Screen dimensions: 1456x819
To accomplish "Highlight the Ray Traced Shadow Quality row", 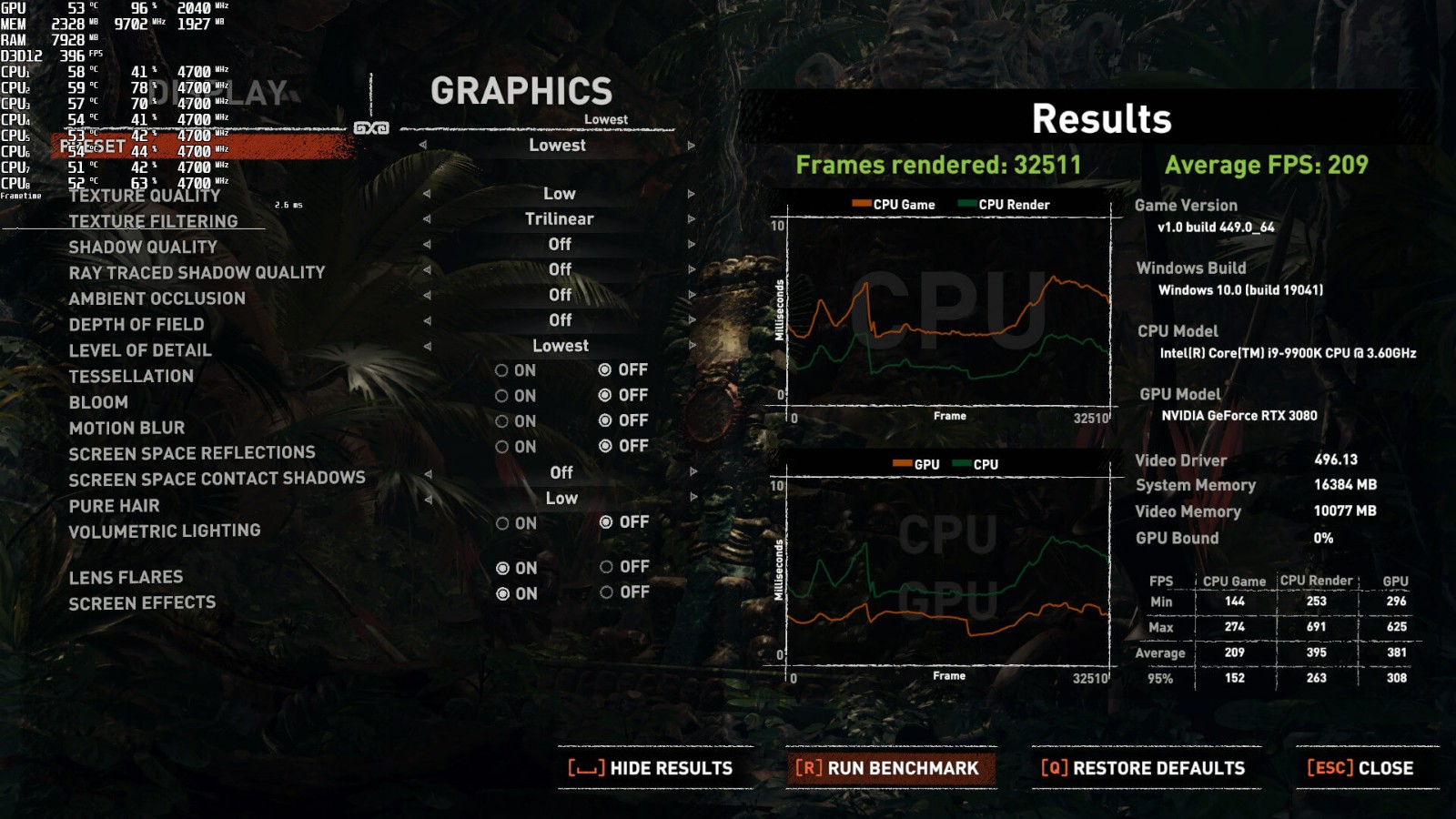I will pyautogui.click(x=197, y=273).
